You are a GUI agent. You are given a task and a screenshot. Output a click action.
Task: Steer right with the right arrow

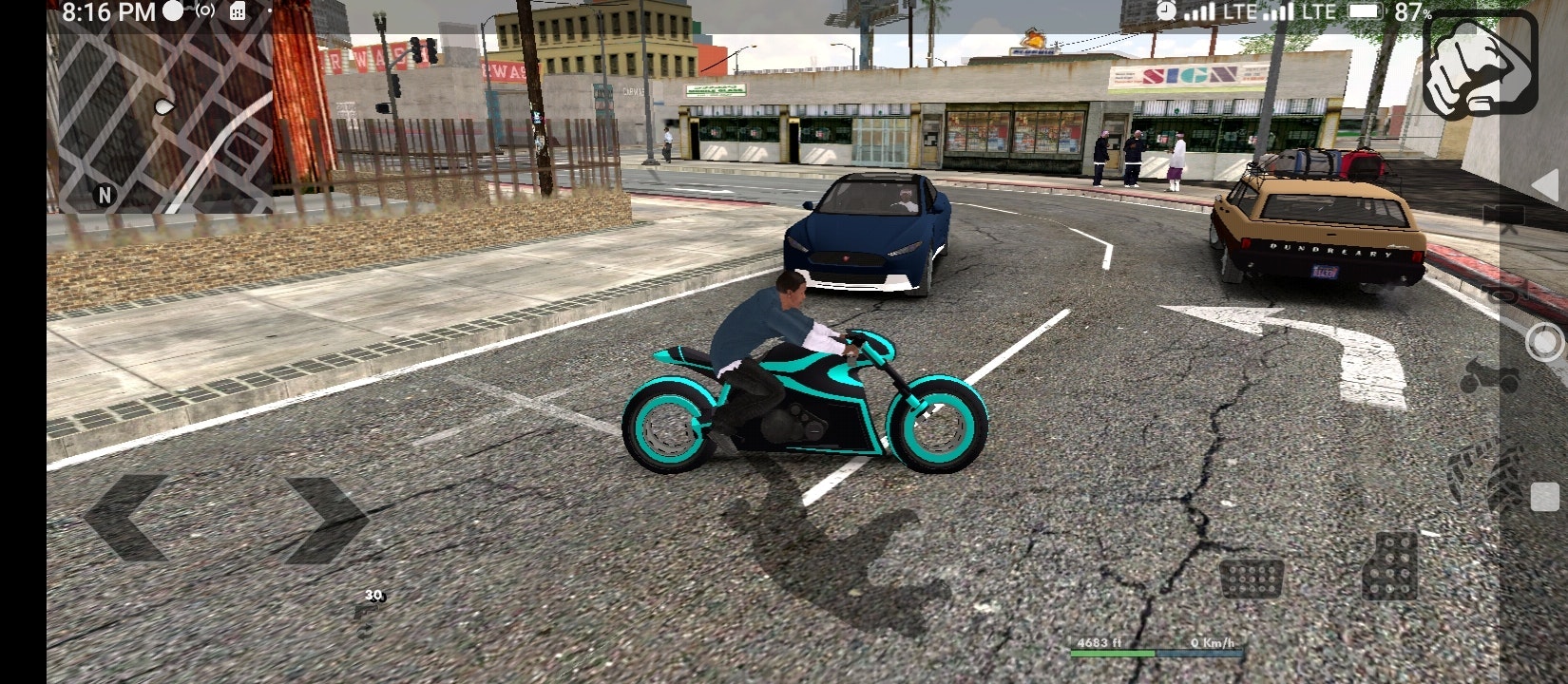(325, 519)
